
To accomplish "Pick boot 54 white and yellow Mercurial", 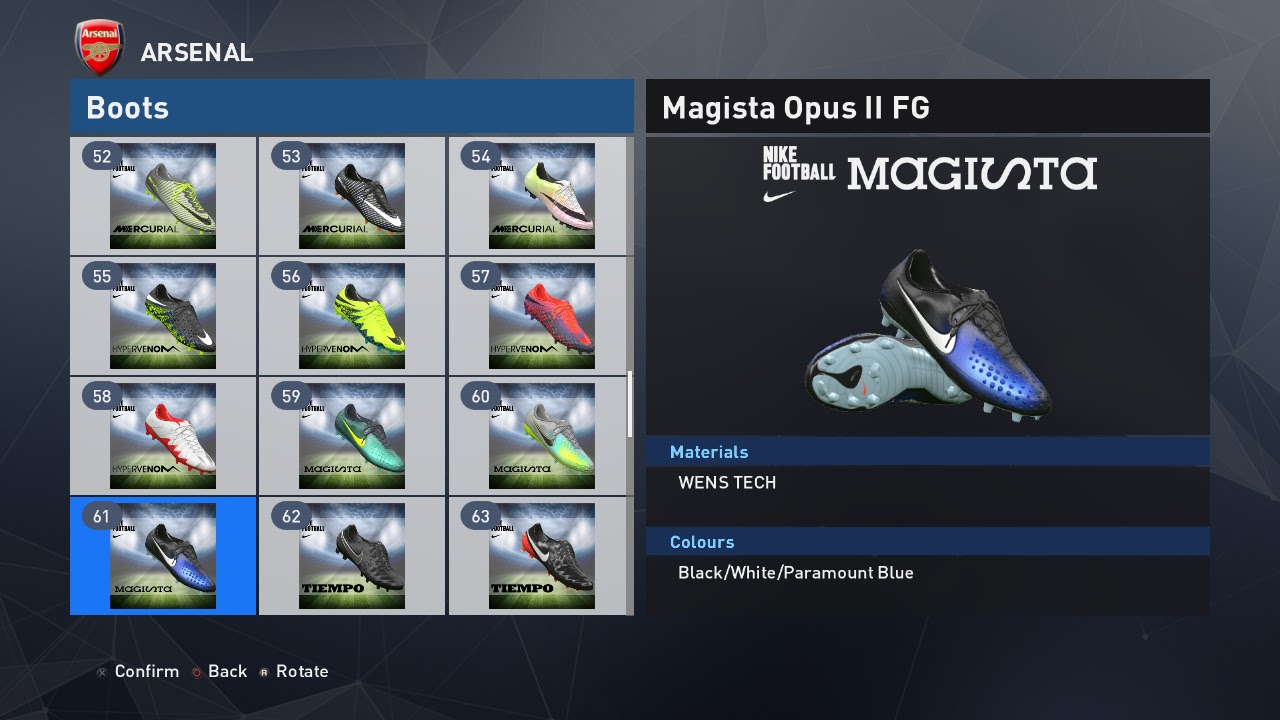I will coord(542,196).
